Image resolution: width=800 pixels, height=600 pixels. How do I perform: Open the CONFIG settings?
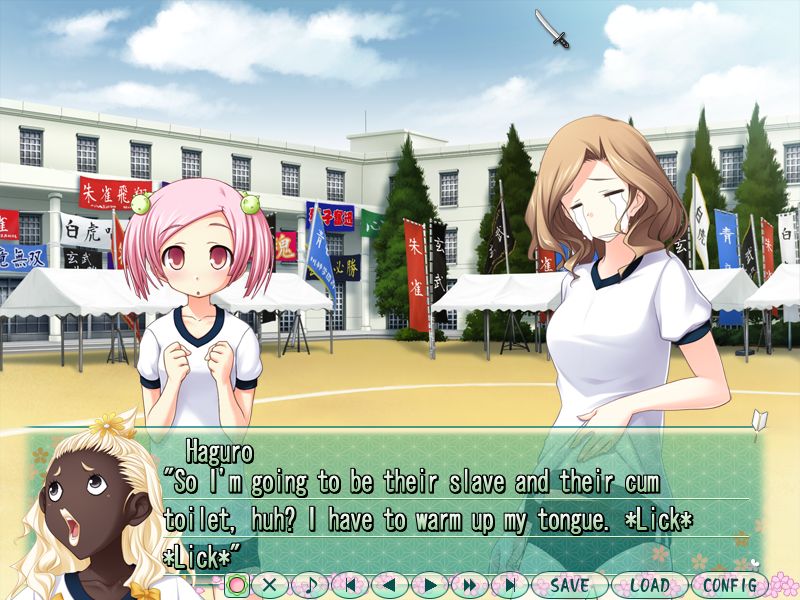(729, 585)
